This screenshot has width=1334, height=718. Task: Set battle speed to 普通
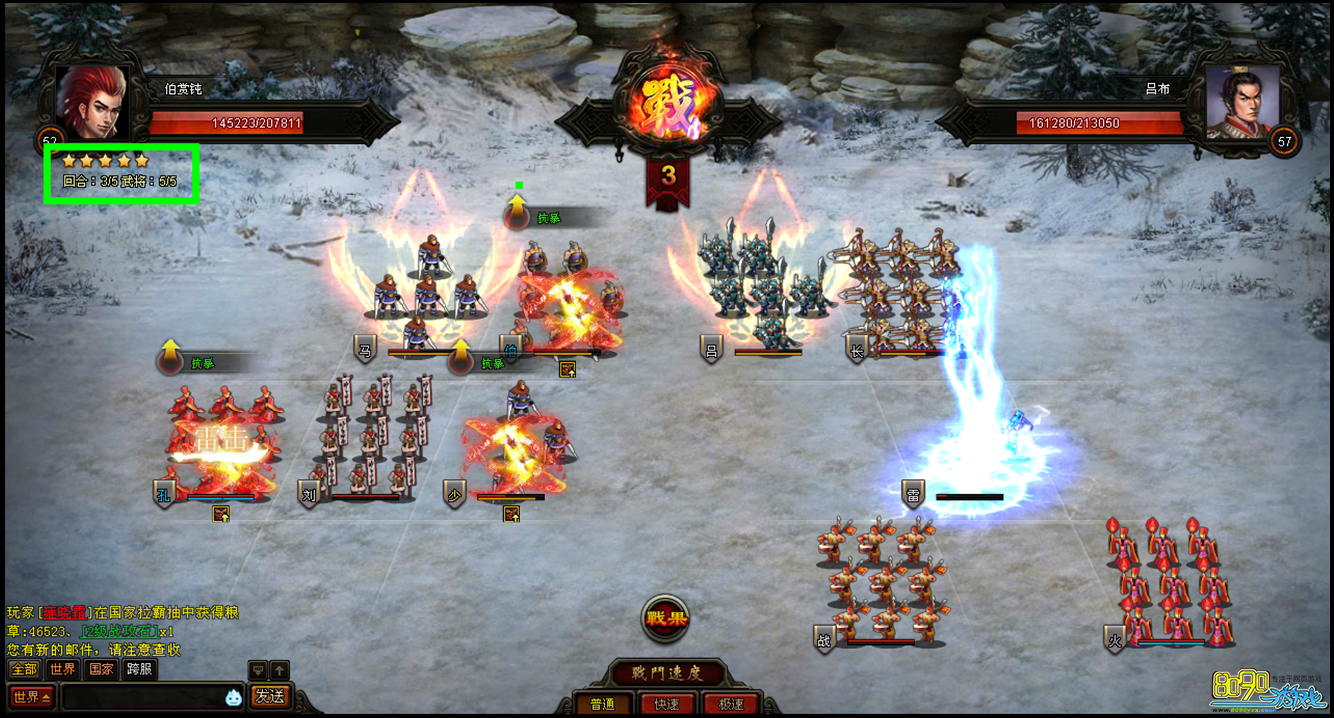(602, 704)
